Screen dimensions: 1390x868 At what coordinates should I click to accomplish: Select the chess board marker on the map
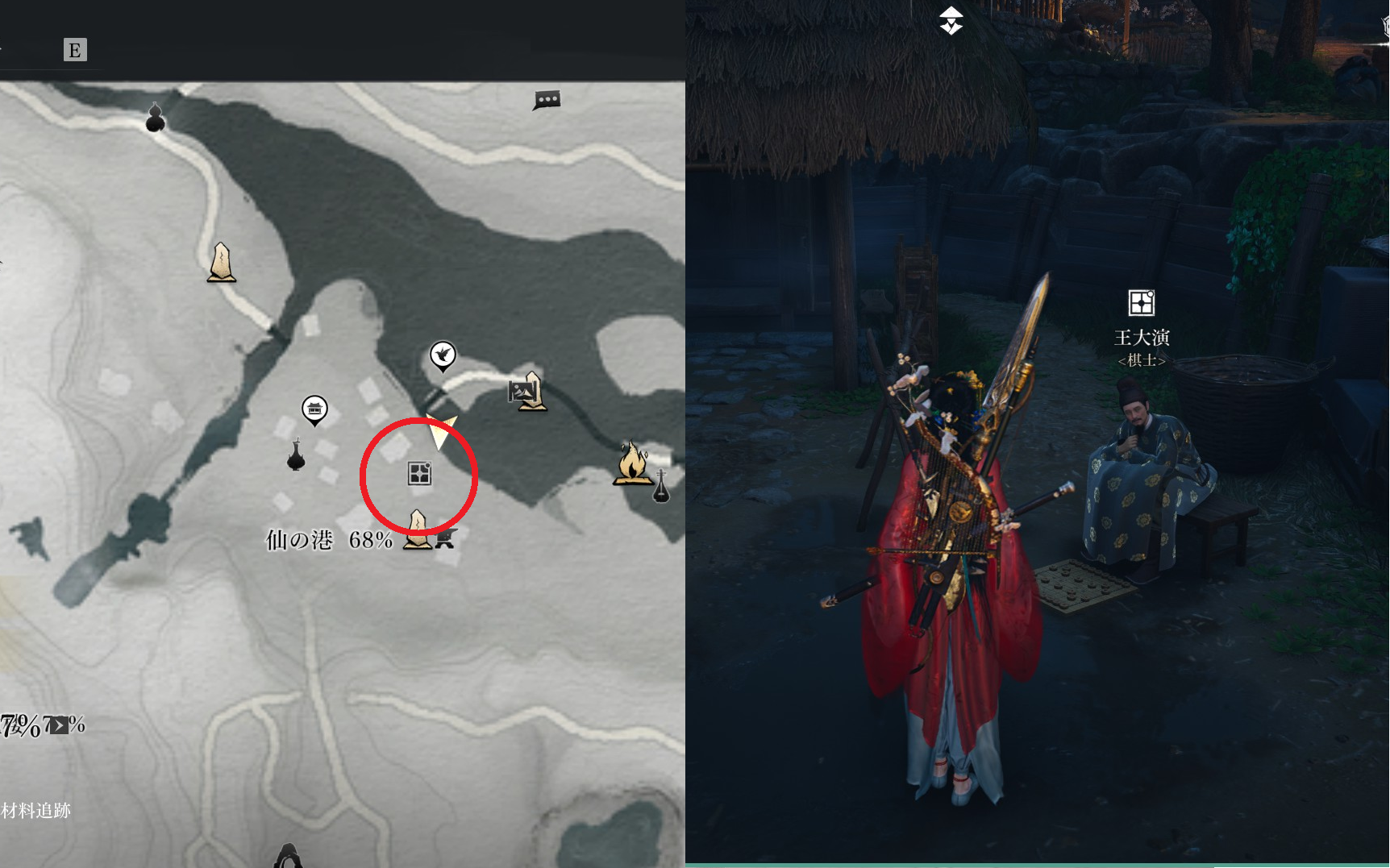pos(419,473)
